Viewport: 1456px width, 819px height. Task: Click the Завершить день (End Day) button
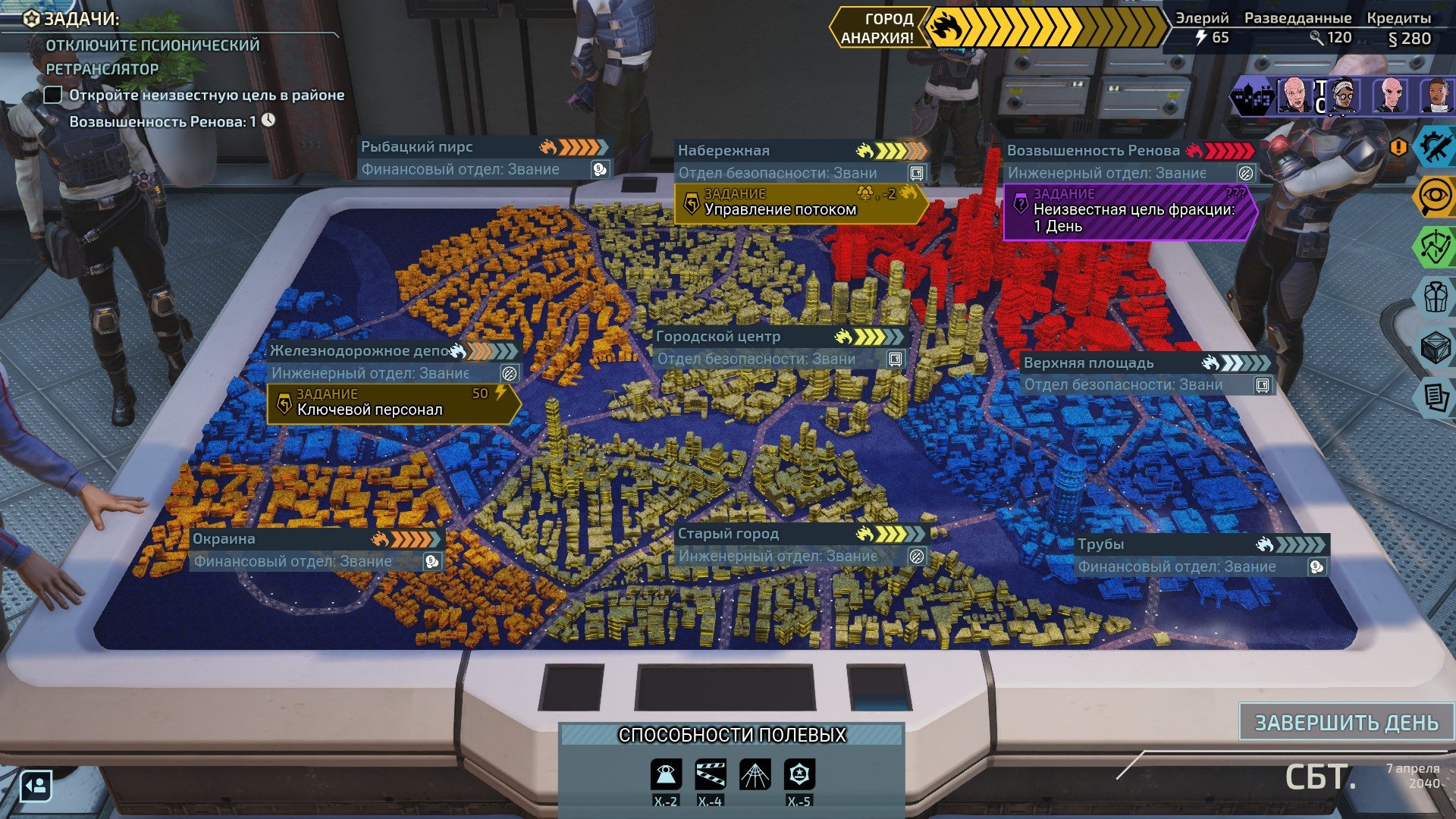pyautogui.click(x=1346, y=722)
